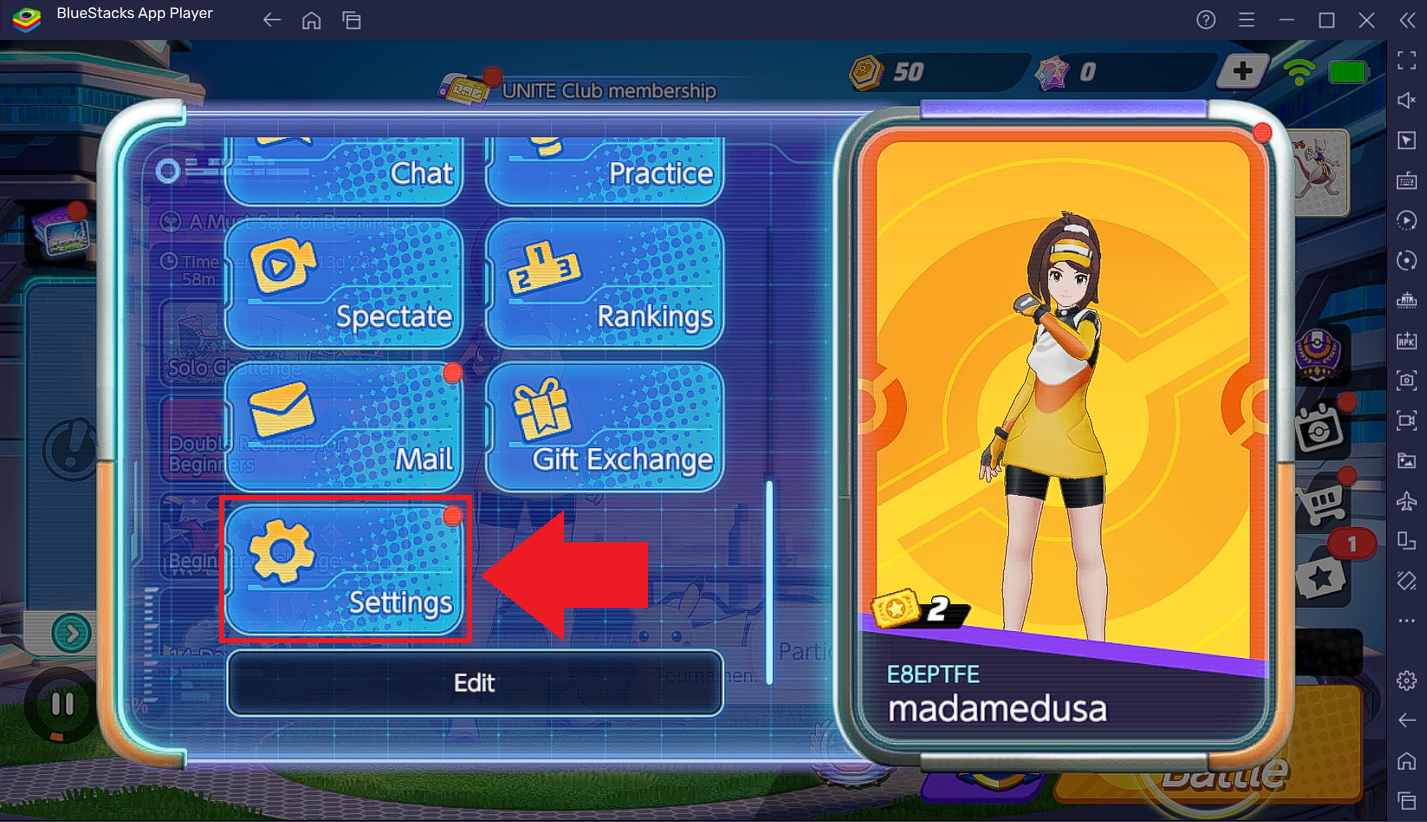Open the BlueStacks hamburger menu
1427x822 pixels.
pos(1246,19)
